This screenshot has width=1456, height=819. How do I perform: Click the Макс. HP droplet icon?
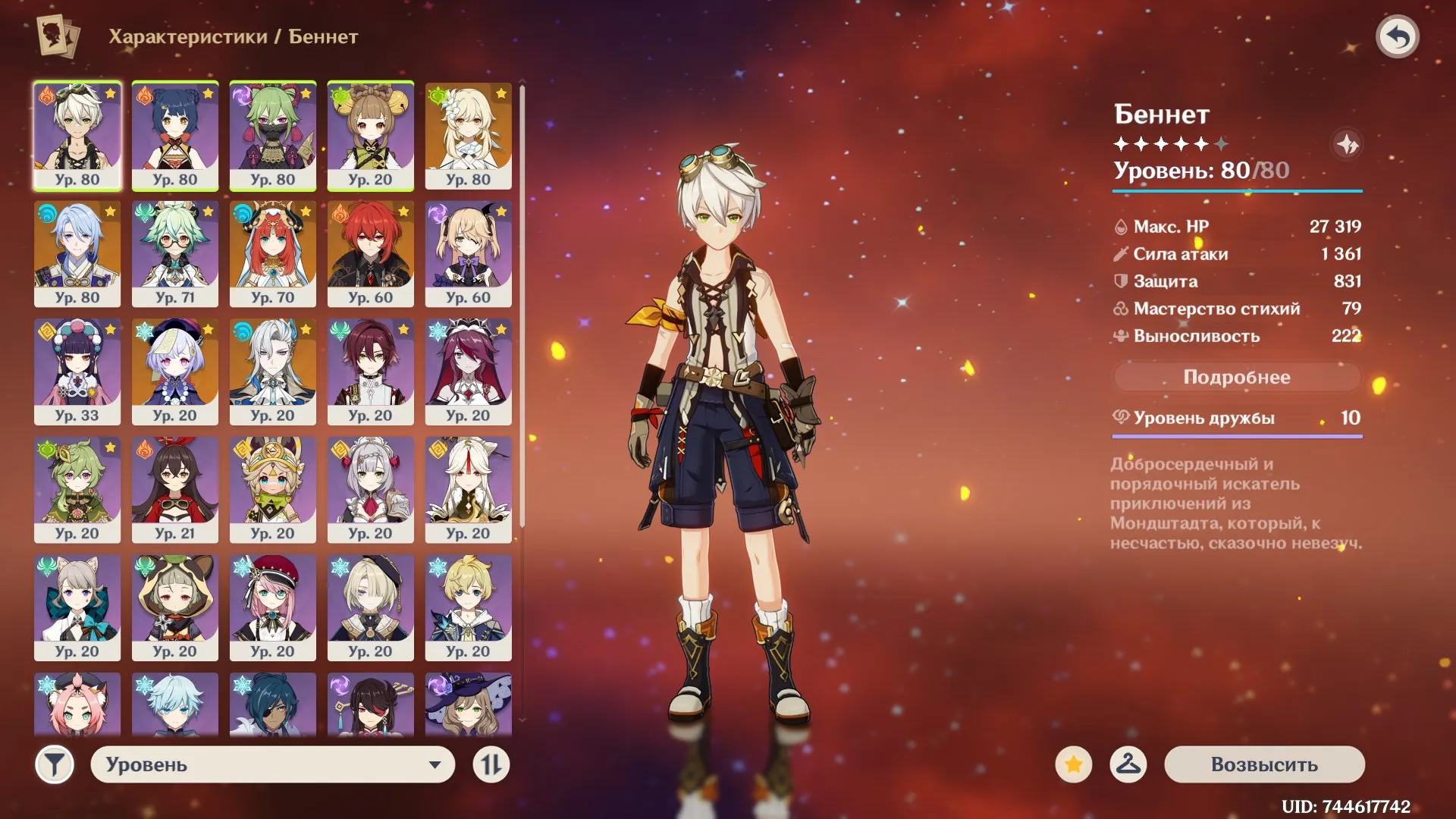point(1120,226)
